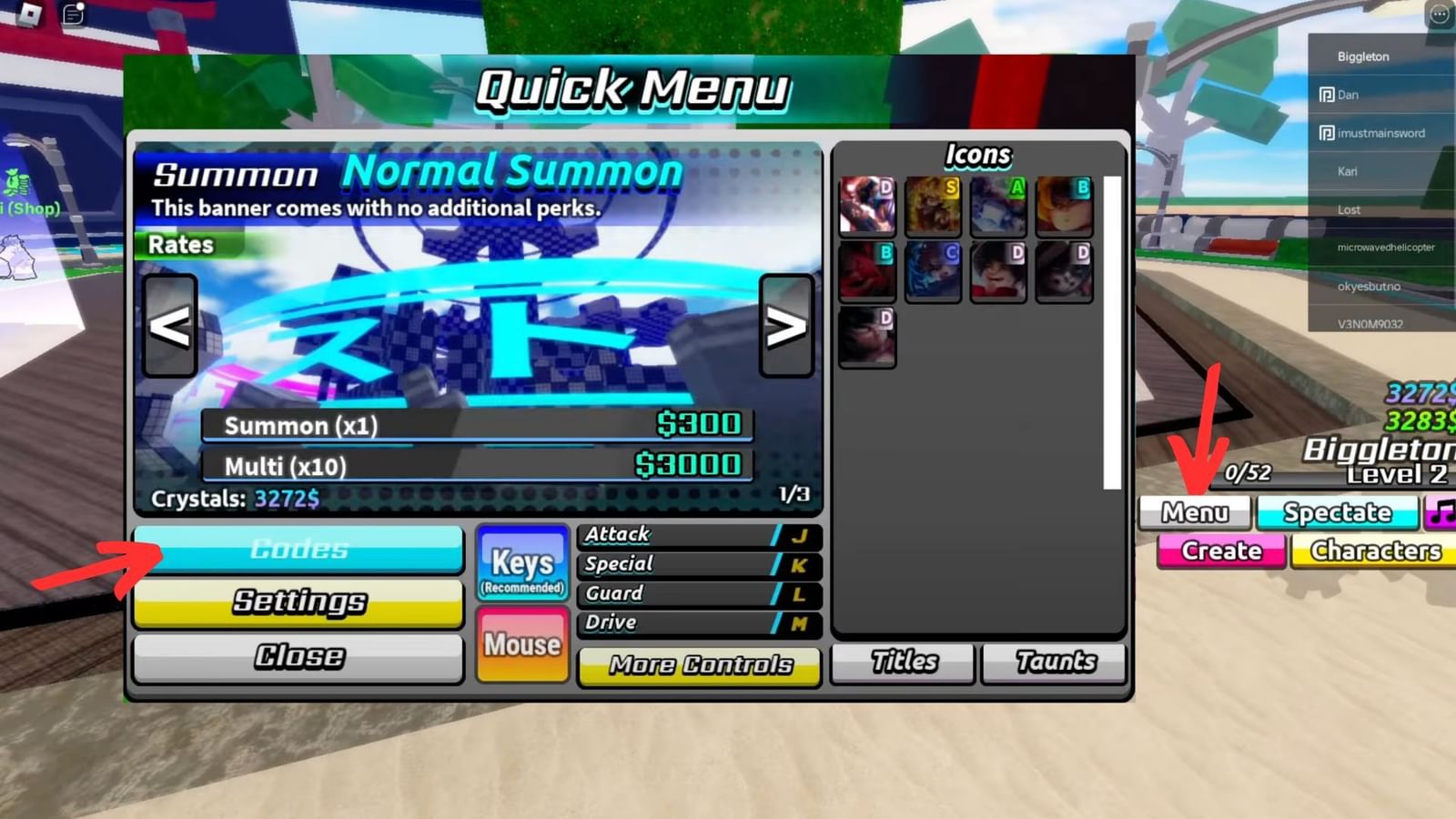Pick the B-rank icon in the top row
The width and height of the screenshot is (1456, 819).
click(x=1064, y=205)
